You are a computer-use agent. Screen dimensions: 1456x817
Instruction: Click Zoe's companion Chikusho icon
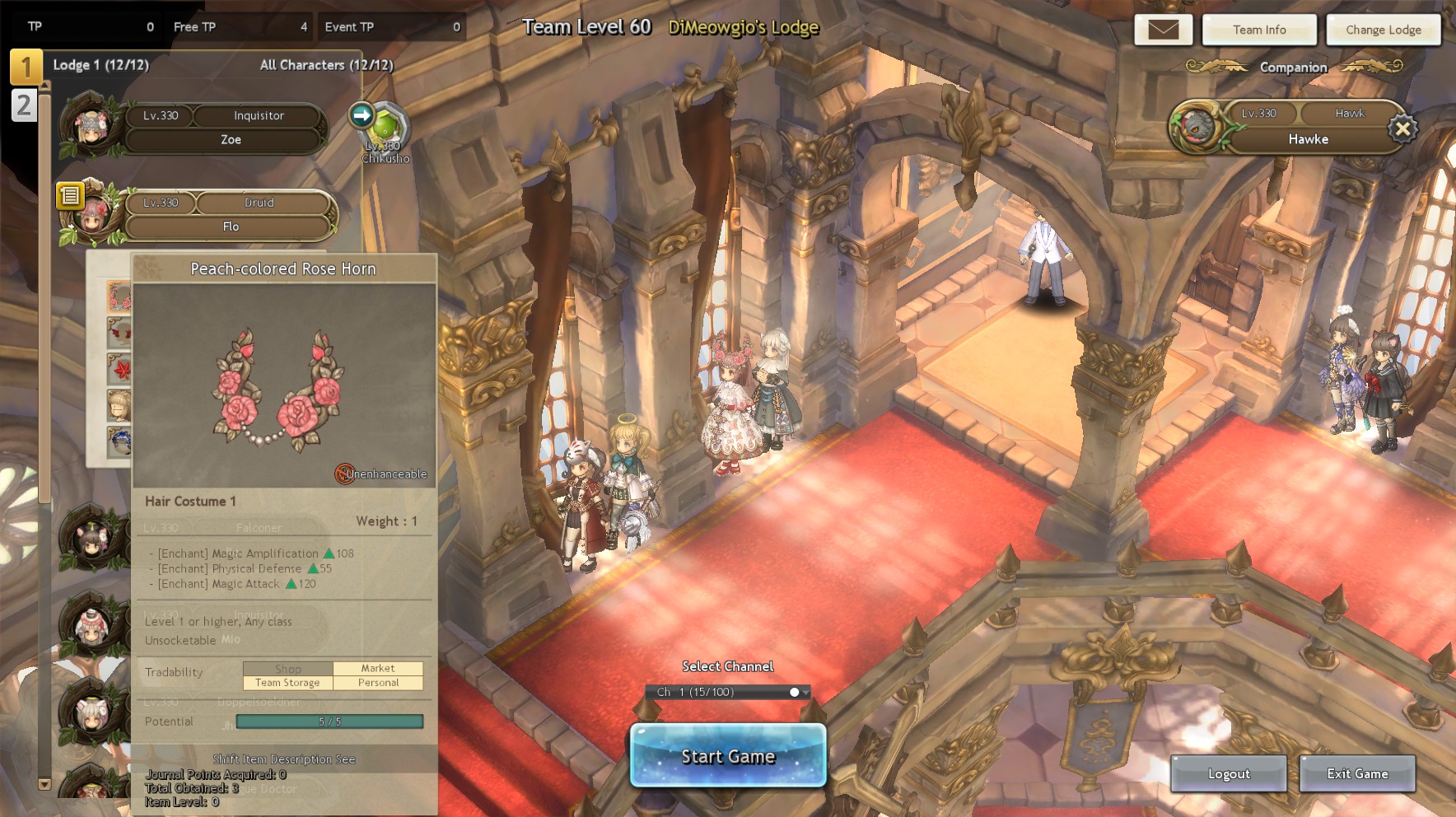[386, 129]
